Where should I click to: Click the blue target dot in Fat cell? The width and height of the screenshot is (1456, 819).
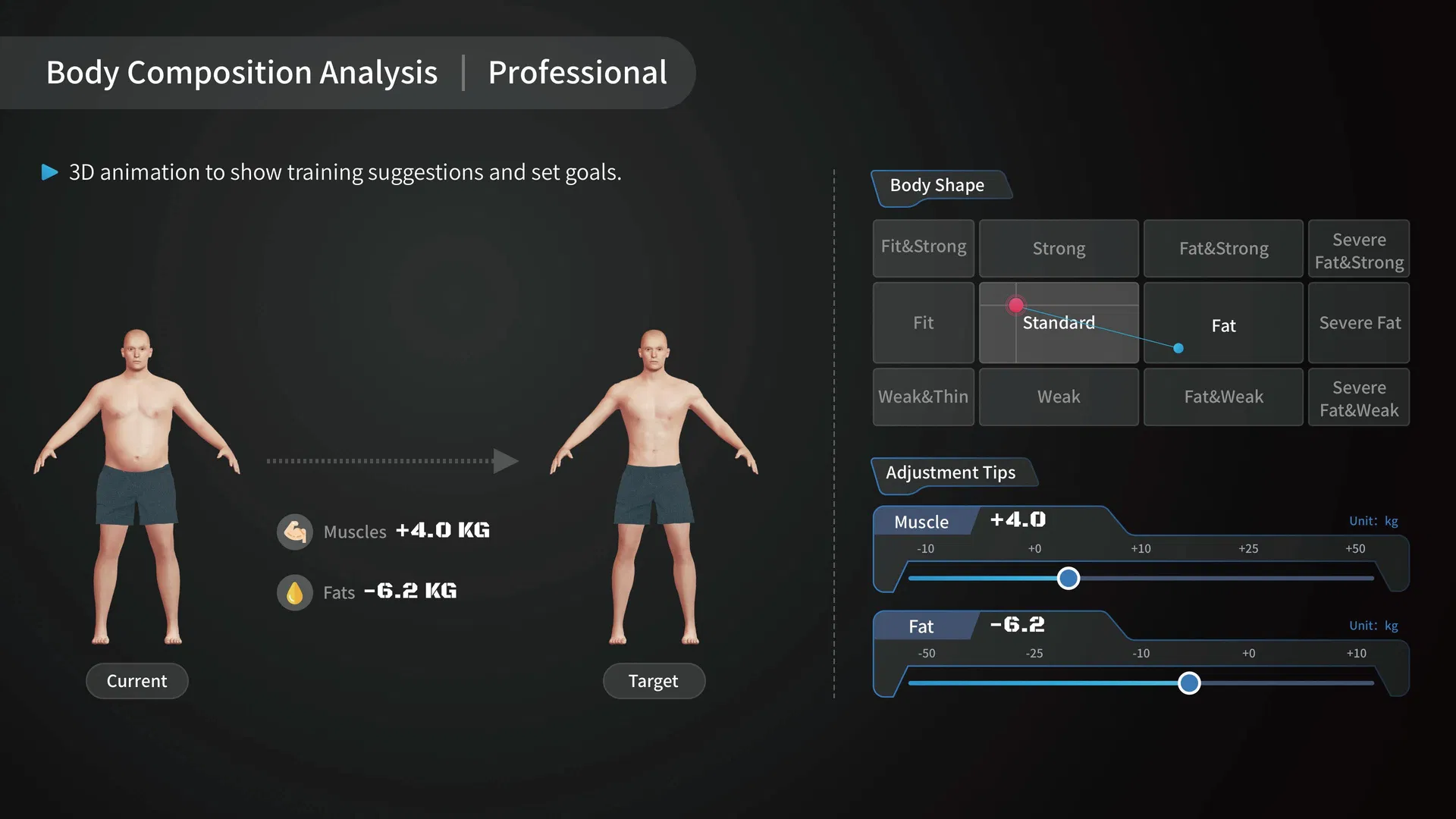(1178, 348)
